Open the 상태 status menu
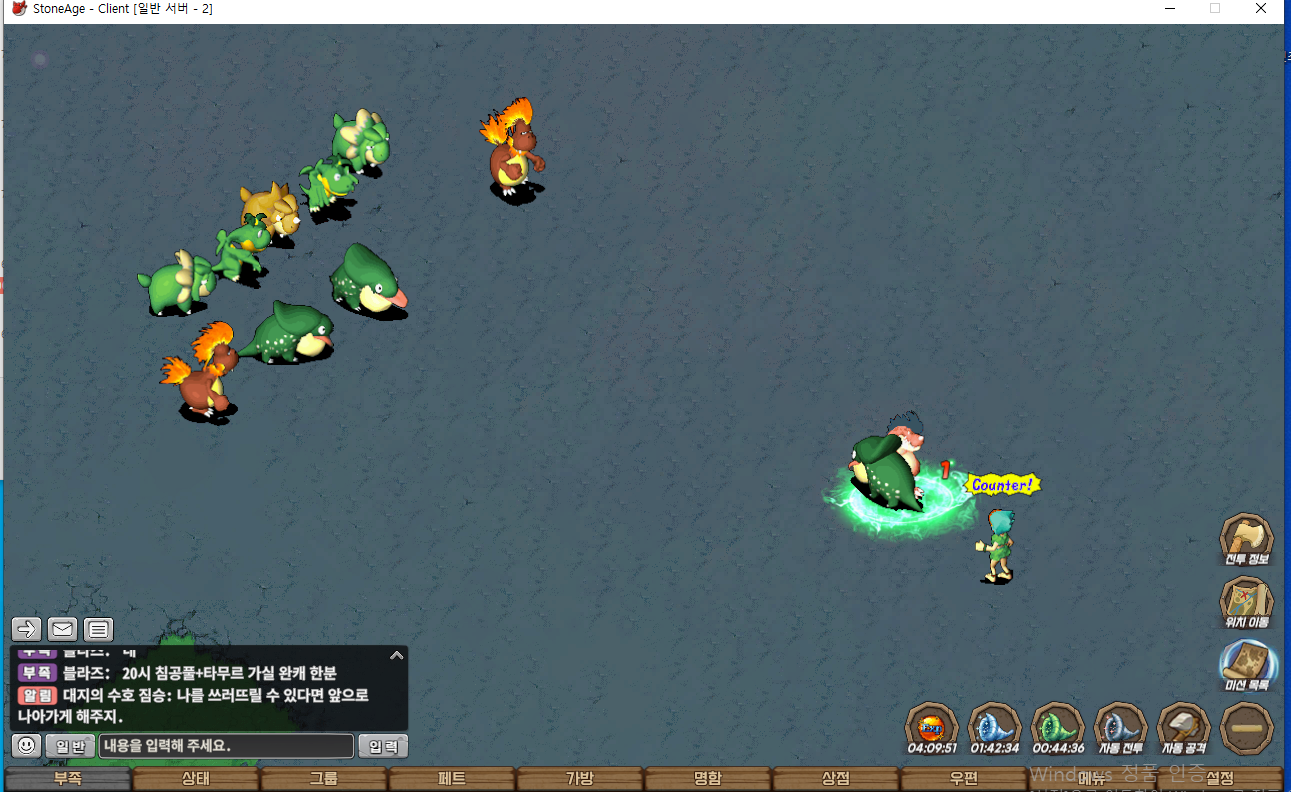Image resolution: width=1291 pixels, height=792 pixels. [196, 779]
